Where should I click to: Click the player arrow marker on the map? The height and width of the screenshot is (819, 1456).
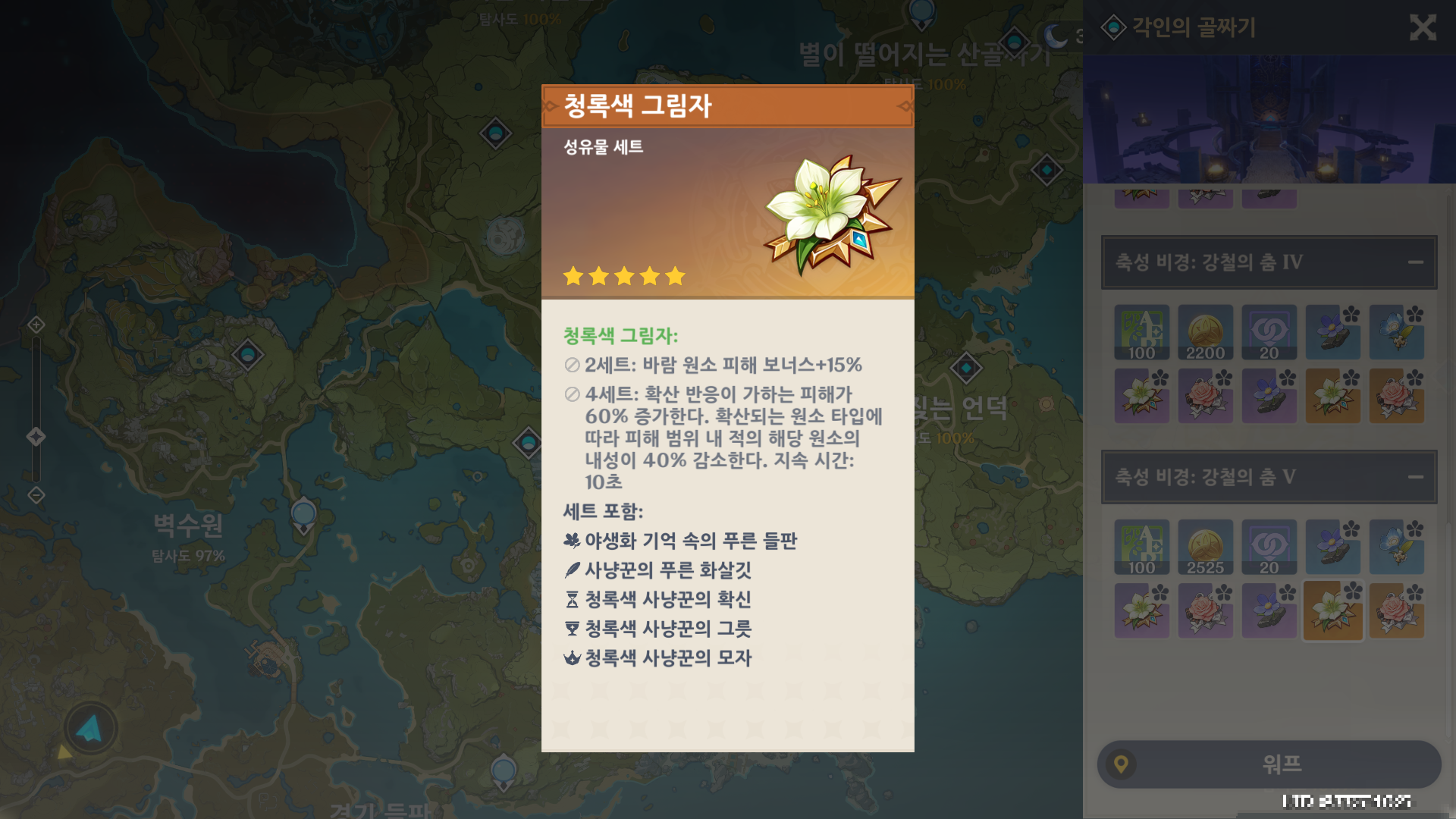pyautogui.click(x=89, y=726)
